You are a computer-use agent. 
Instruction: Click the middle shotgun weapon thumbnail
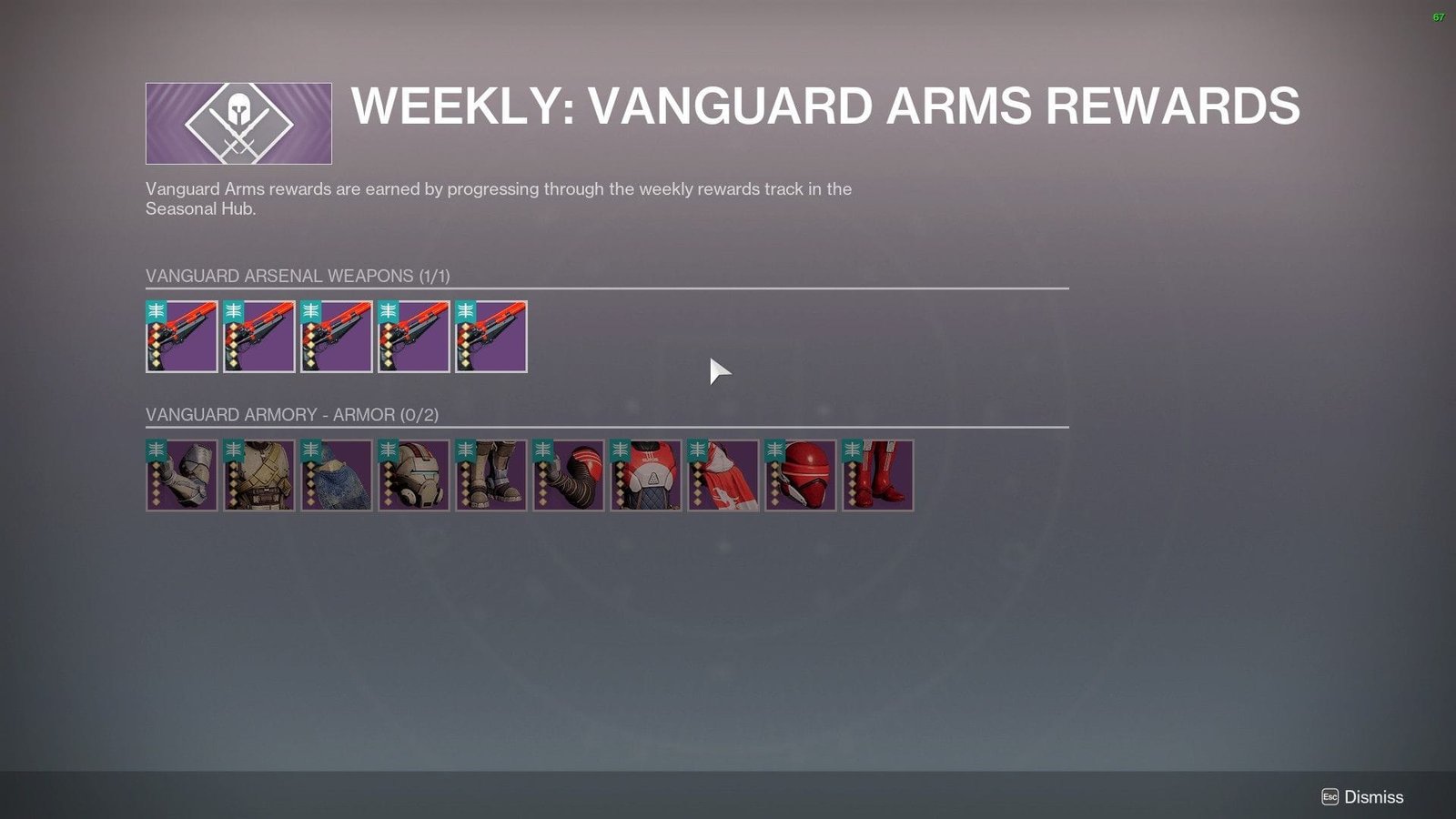coord(337,337)
